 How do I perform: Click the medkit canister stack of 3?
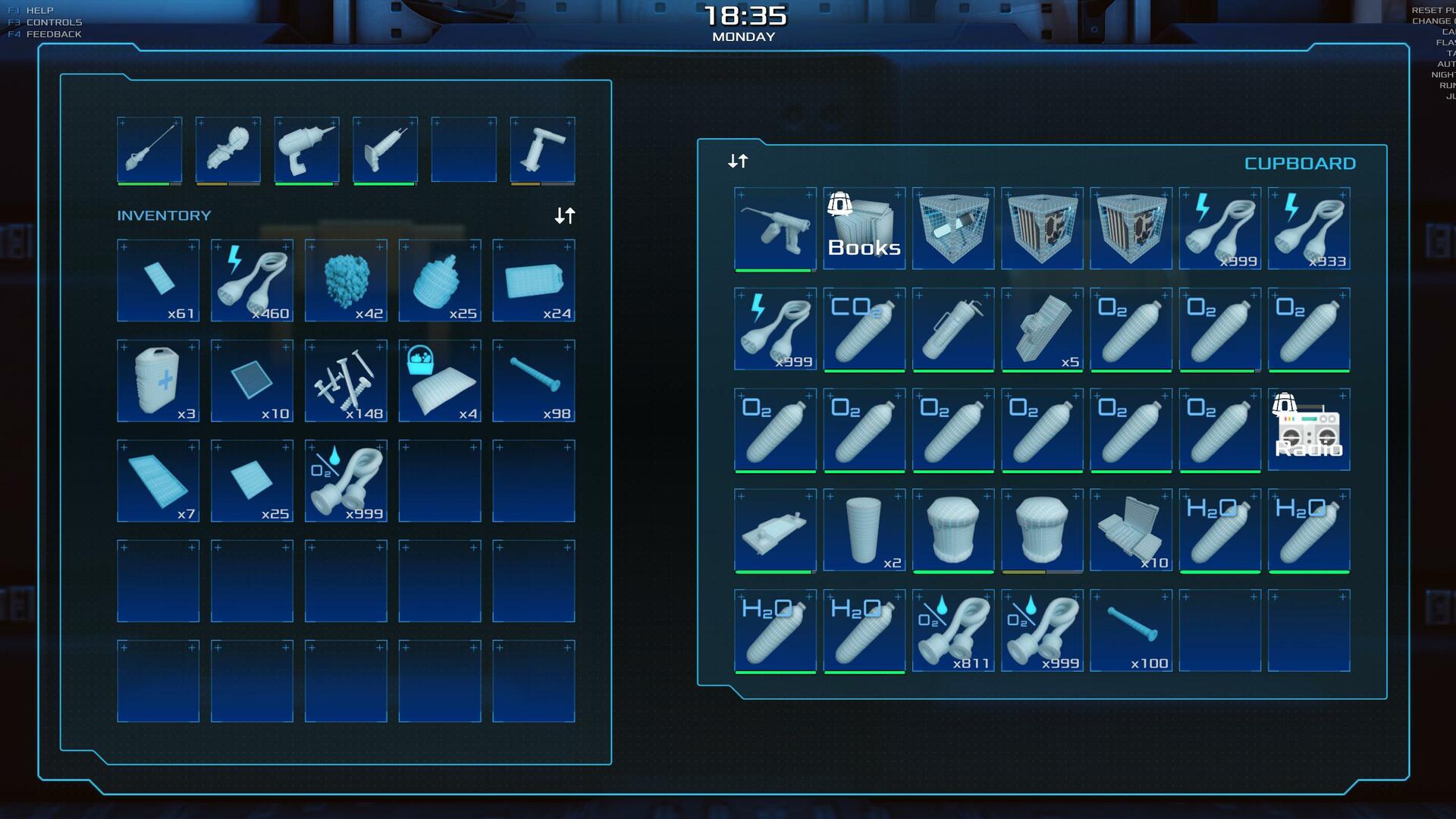pos(158,381)
